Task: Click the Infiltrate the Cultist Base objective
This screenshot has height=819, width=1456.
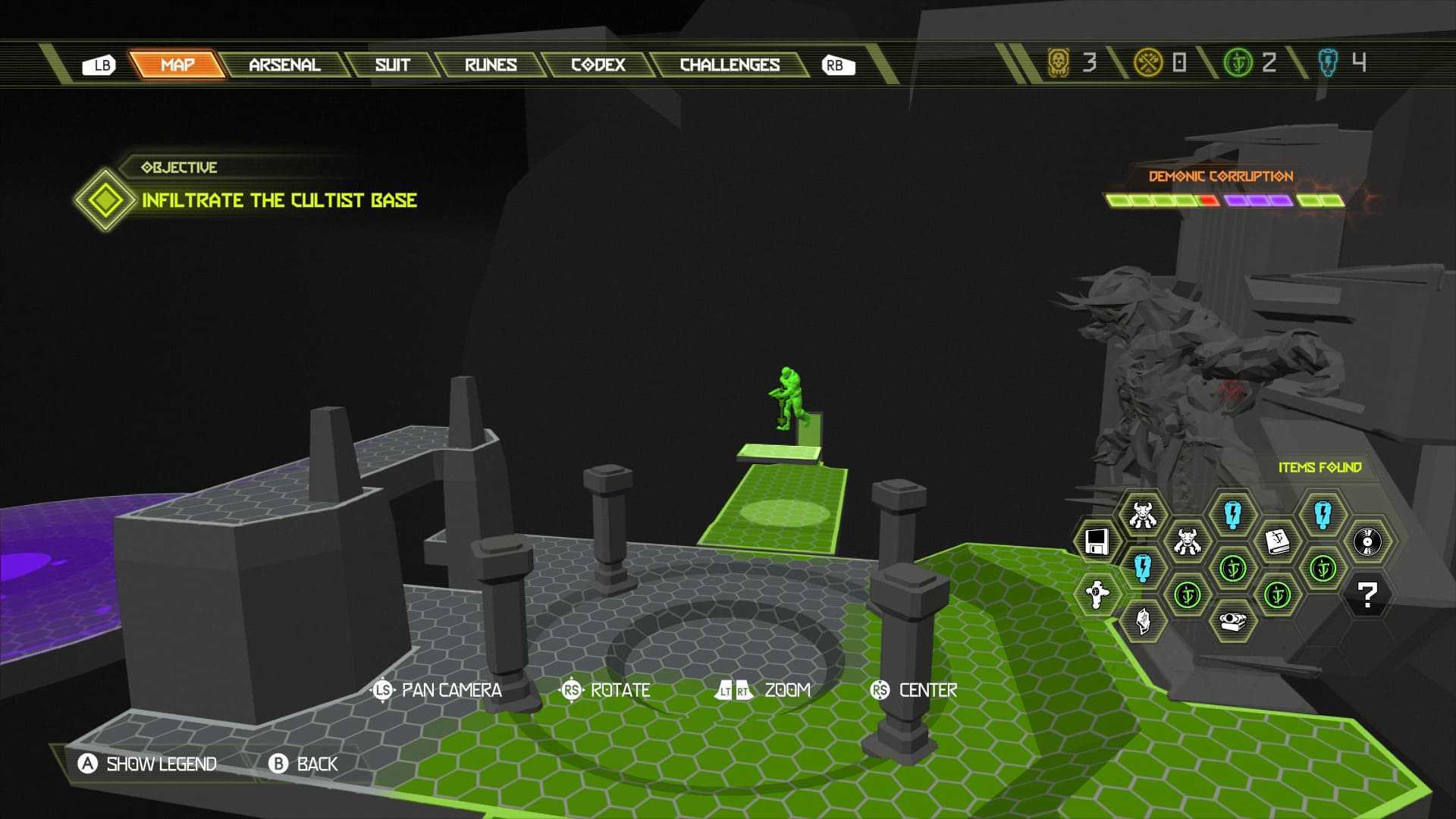Action: 279,200
